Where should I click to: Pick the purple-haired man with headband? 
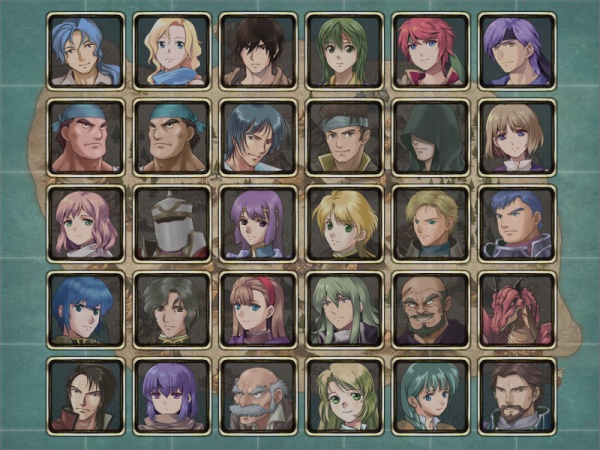(x=517, y=51)
